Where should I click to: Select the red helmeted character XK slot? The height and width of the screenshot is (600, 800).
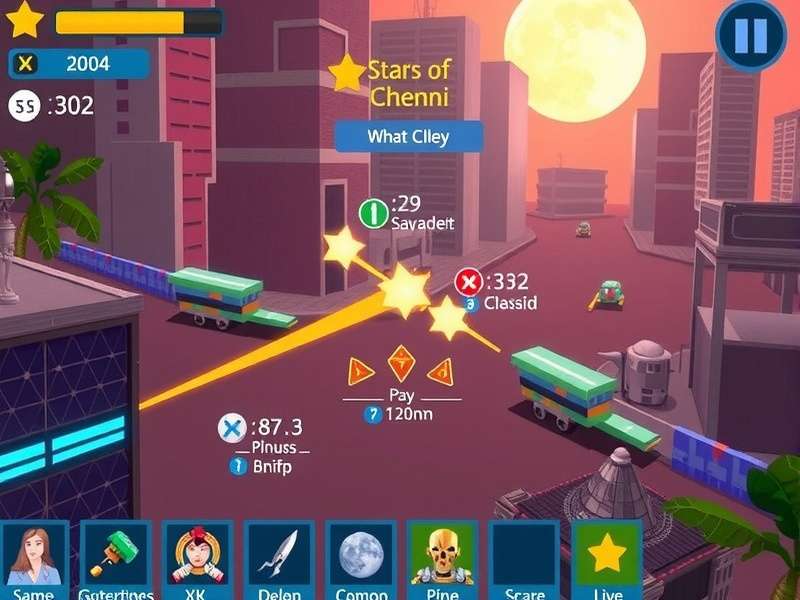(x=197, y=556)
